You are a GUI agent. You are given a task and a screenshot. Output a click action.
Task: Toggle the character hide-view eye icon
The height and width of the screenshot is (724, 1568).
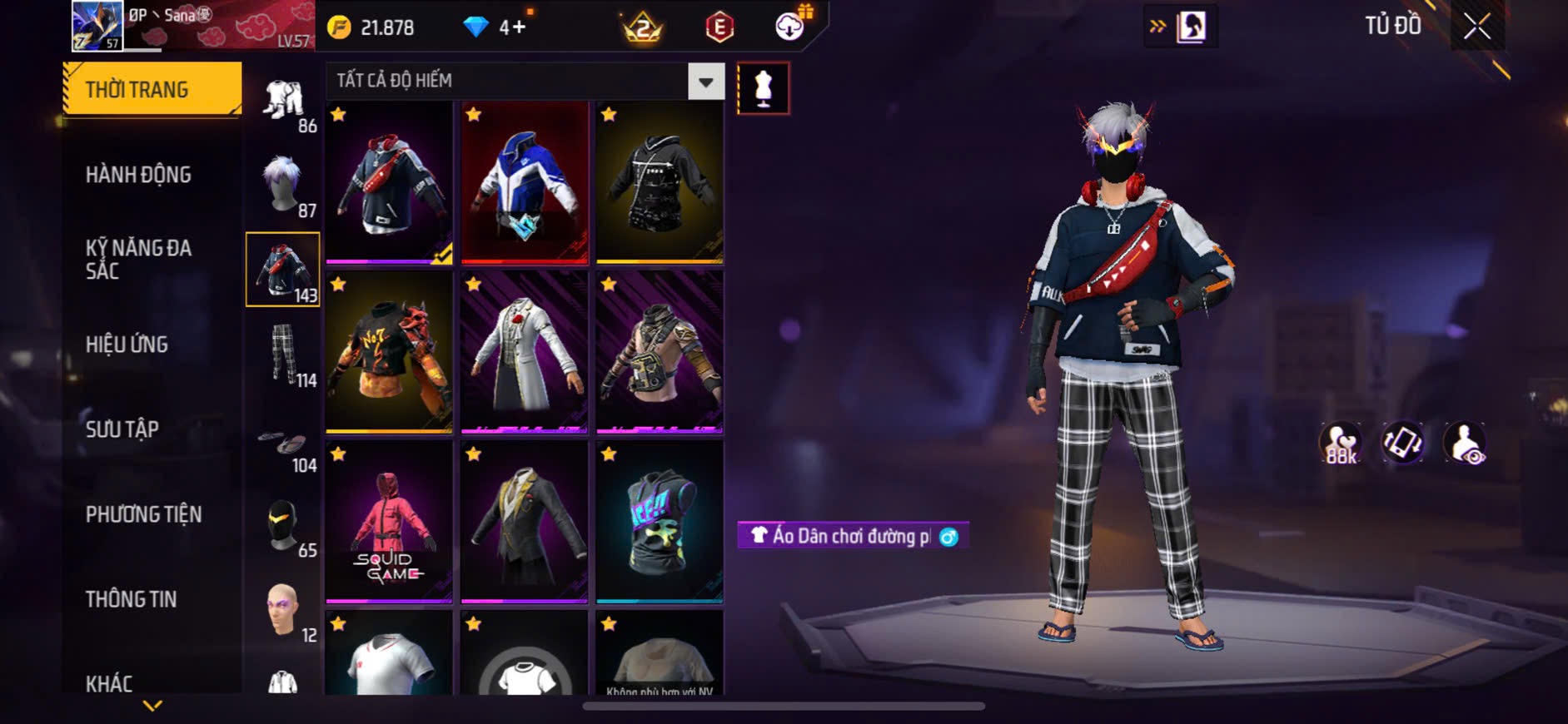1465,443
